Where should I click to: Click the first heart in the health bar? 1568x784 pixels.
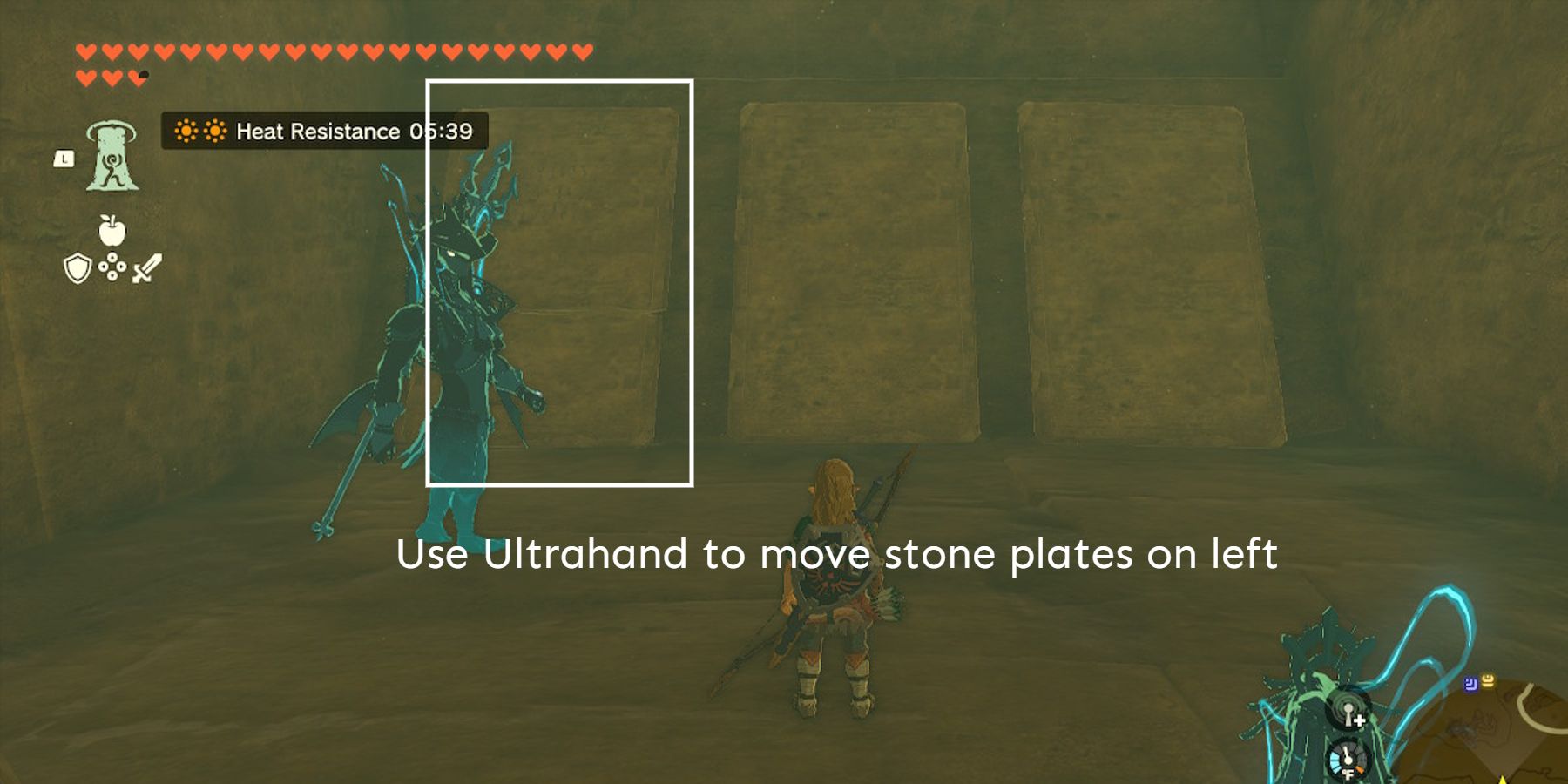tap(84, 51)
